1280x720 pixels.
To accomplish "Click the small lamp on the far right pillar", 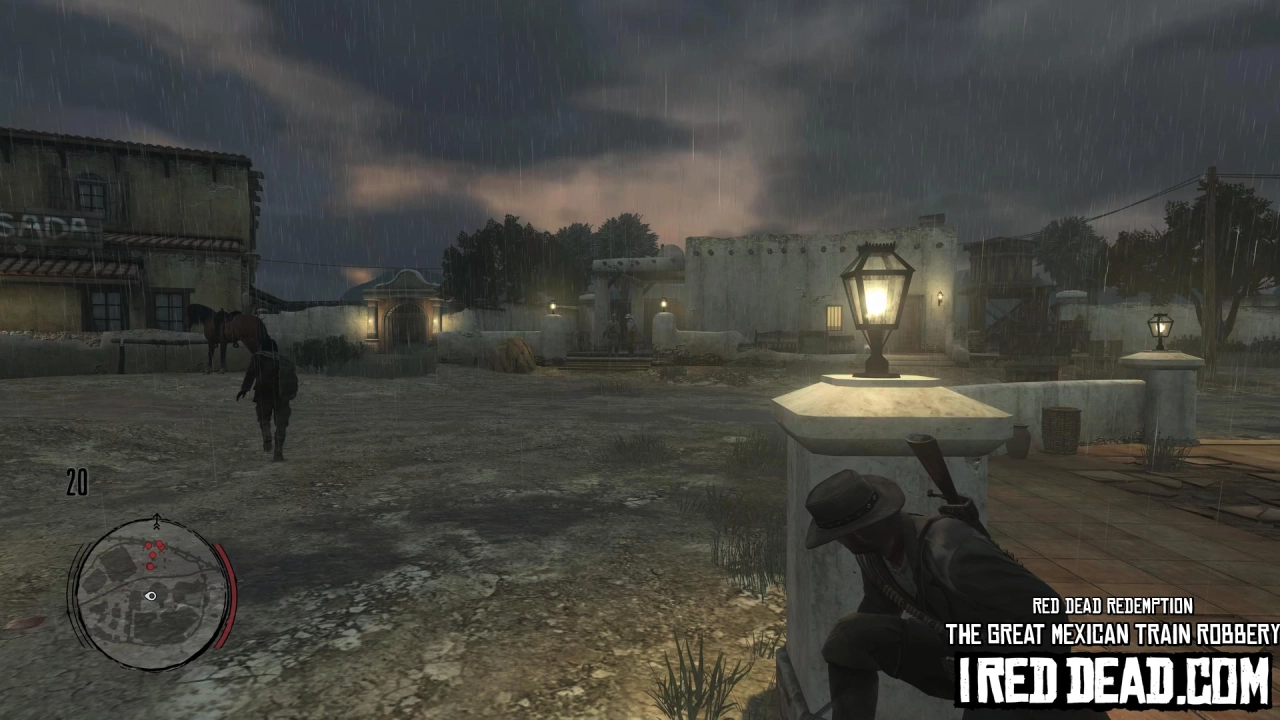I will 1158,325.
